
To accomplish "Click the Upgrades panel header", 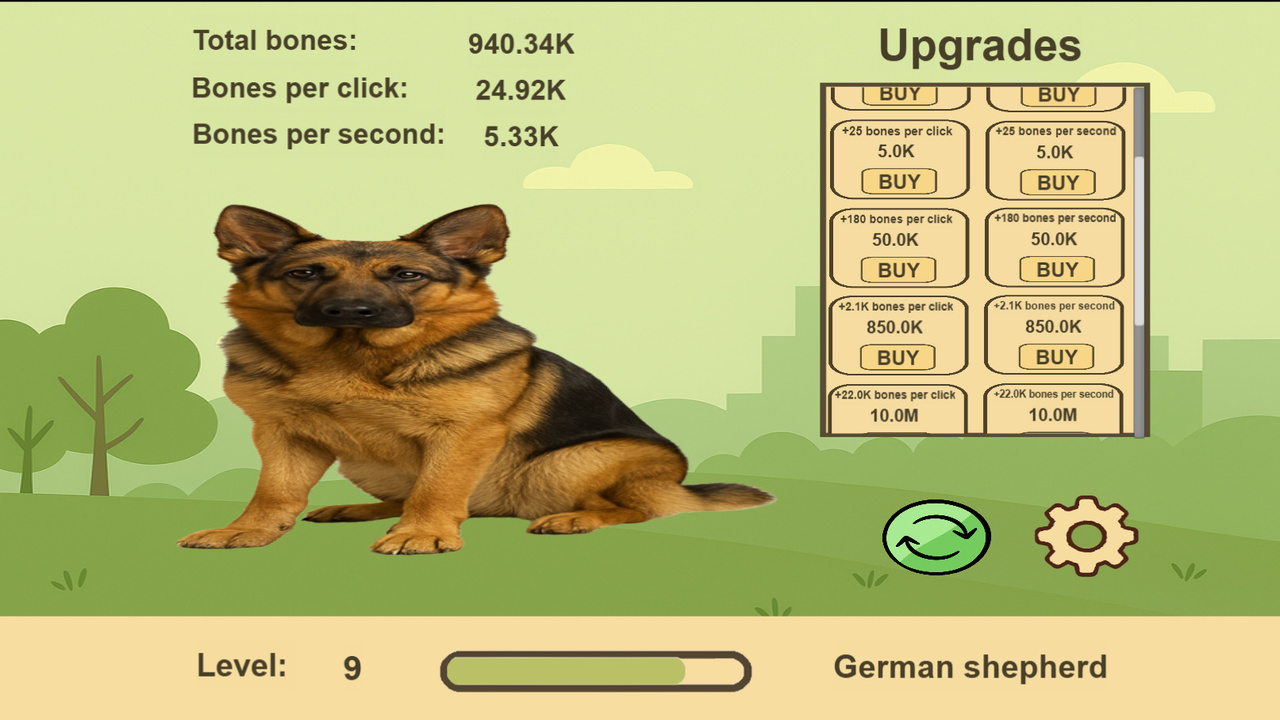I will pos(980,44).
